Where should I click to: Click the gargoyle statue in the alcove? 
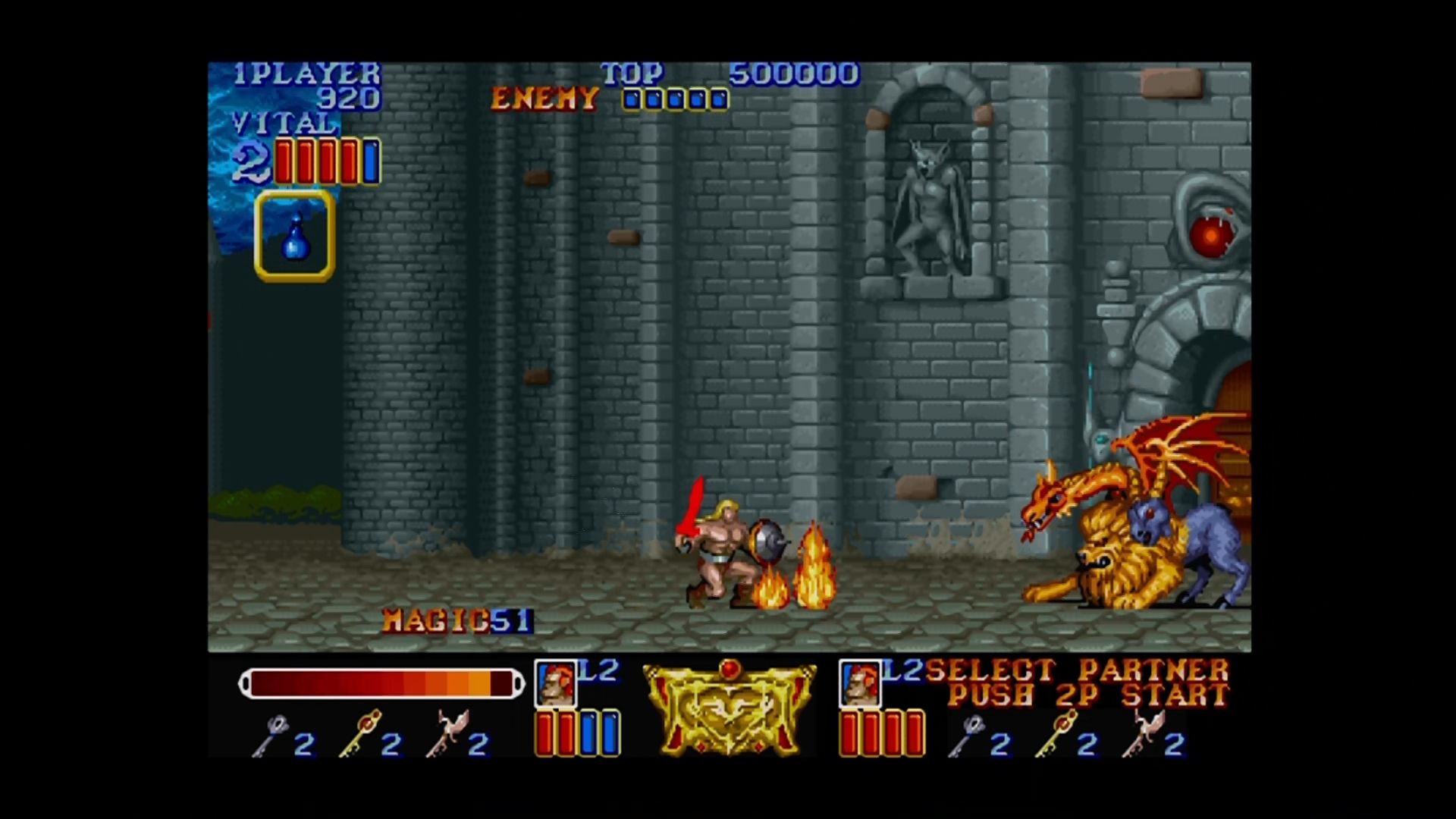coord(930,205)
